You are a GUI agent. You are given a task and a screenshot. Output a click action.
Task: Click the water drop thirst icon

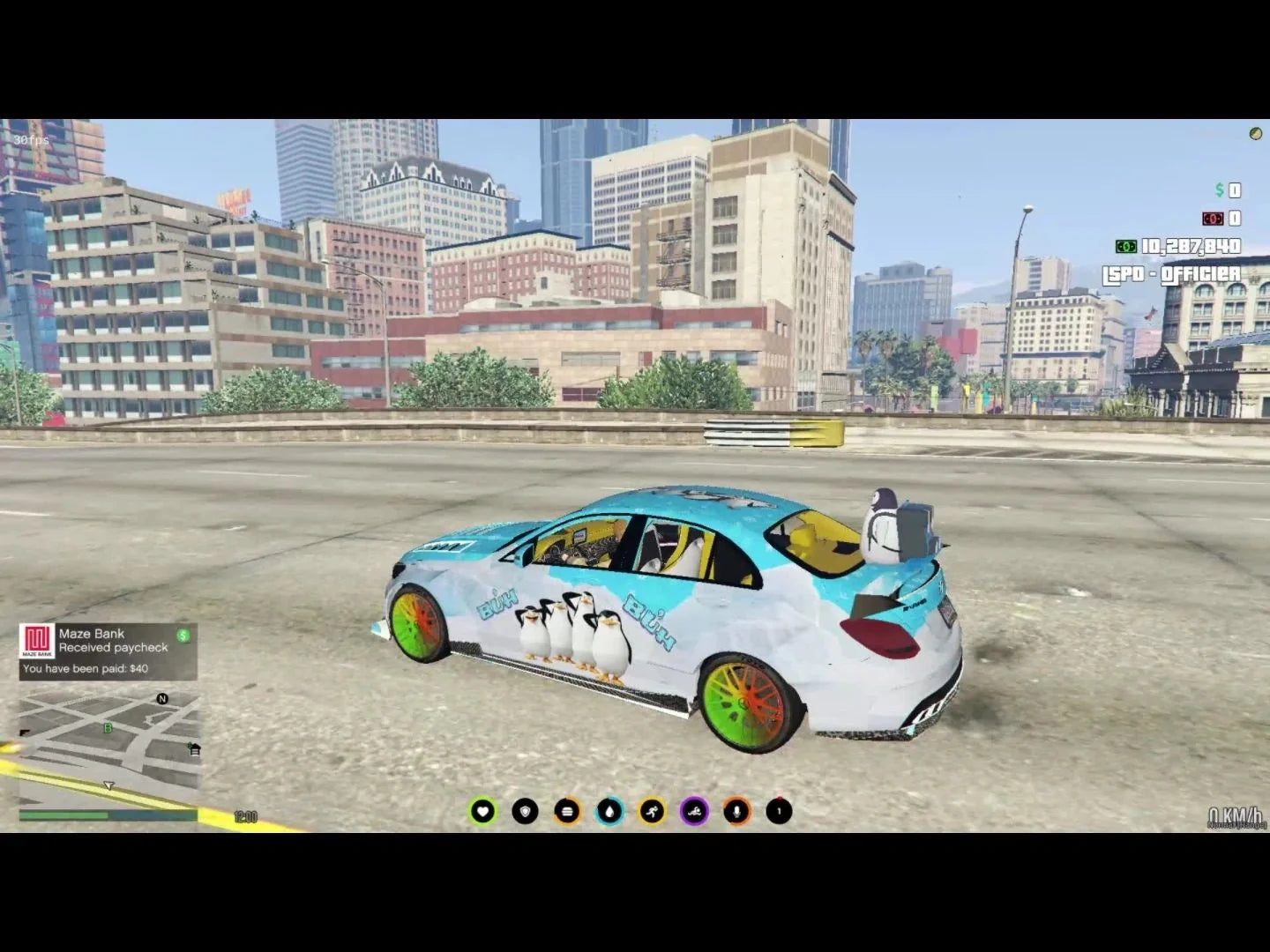609,809
